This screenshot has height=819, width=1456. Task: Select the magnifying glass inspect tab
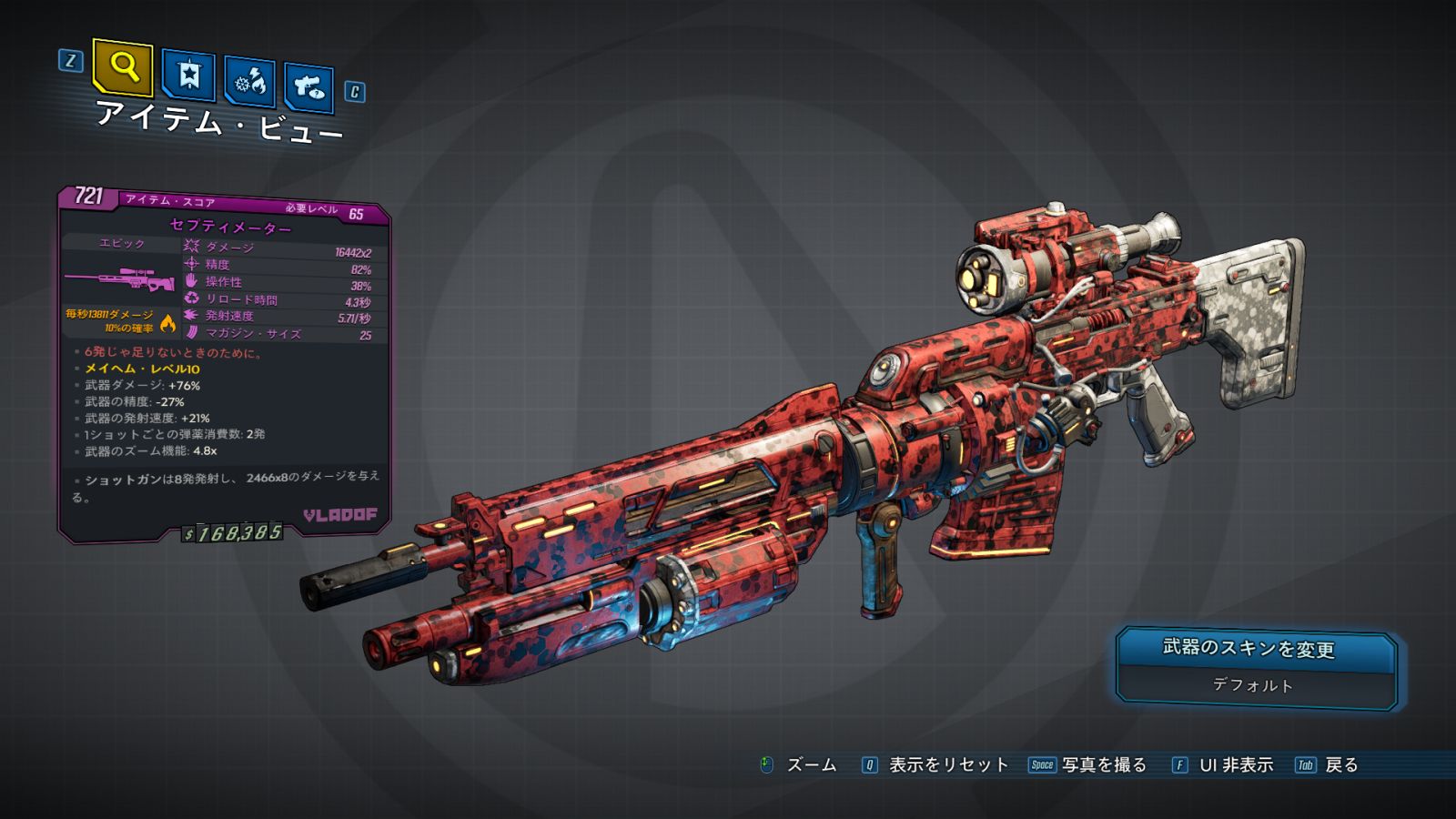tap(123, 66)
